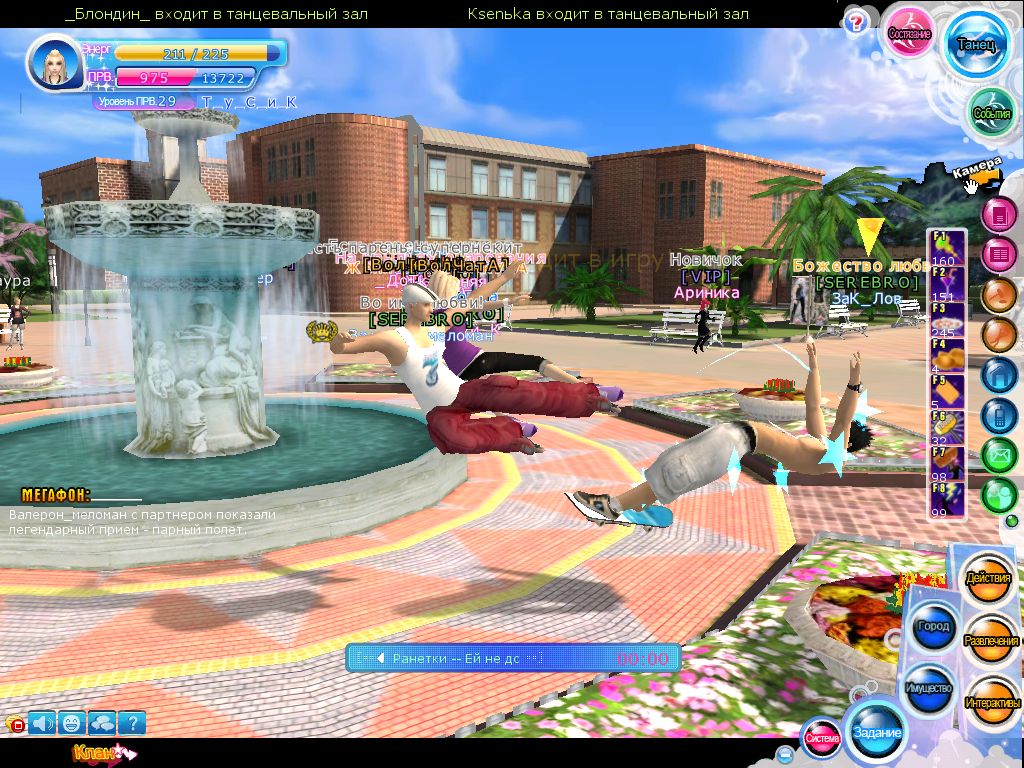Toggle sound with the speaker icon
The height and width of the screenshot is (768, 1024).
(41, 722)
